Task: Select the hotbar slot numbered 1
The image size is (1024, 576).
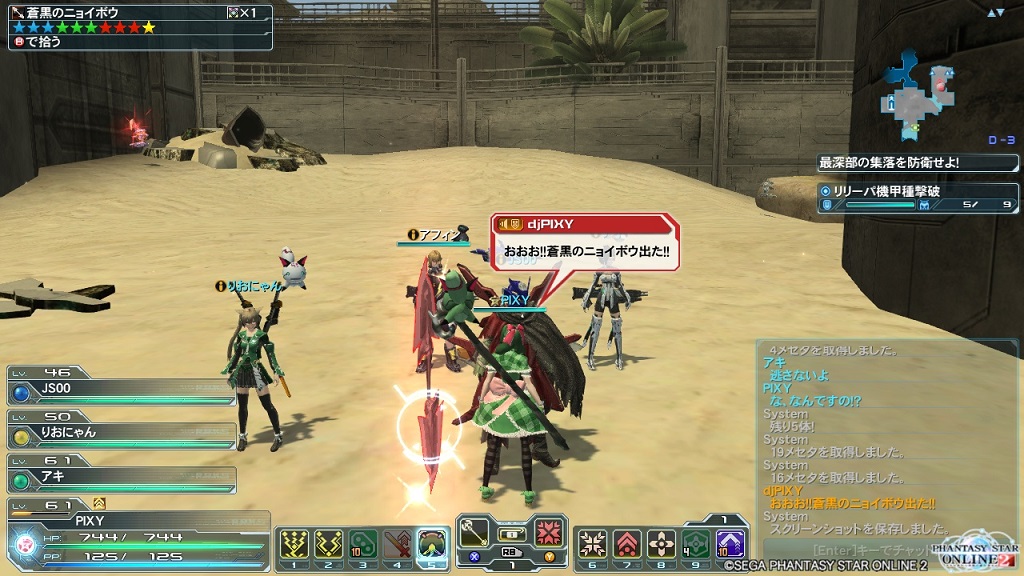Action: 296,544
